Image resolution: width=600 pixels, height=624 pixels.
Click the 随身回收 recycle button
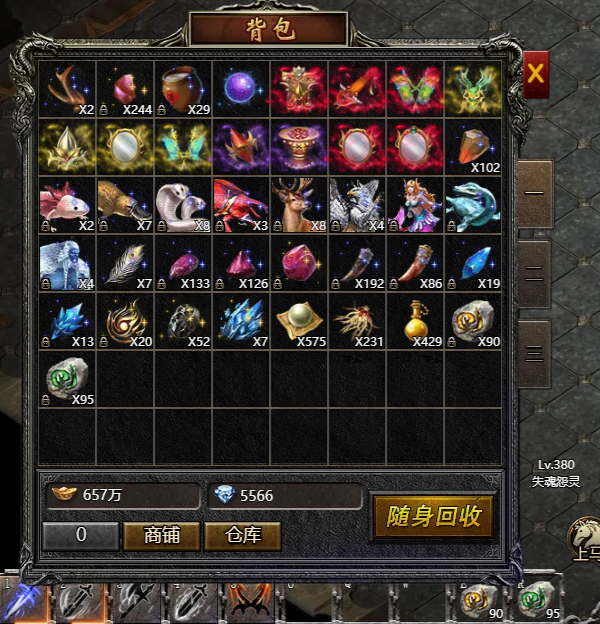point(434,516)
